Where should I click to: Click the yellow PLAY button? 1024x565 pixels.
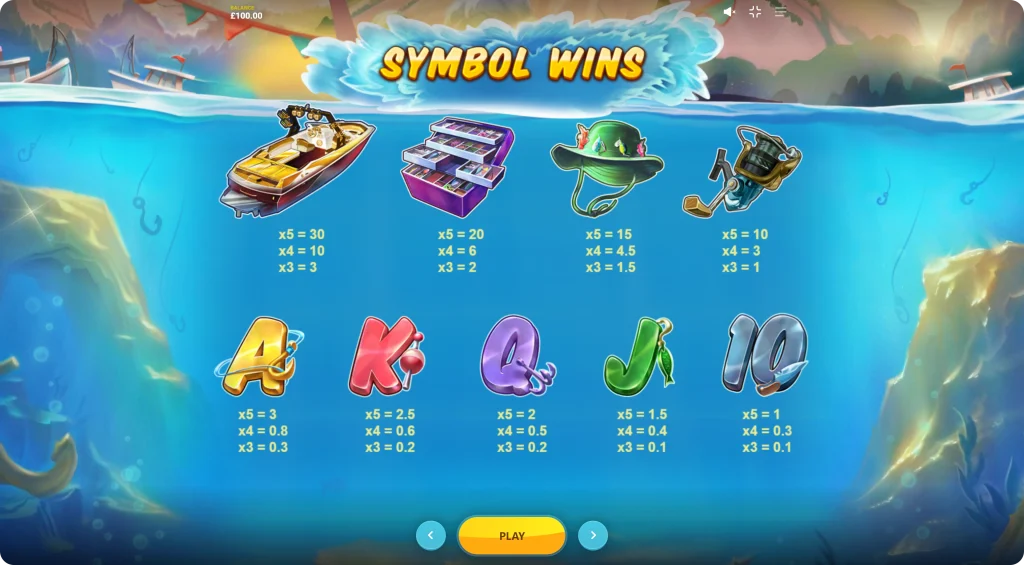[512, 536]
